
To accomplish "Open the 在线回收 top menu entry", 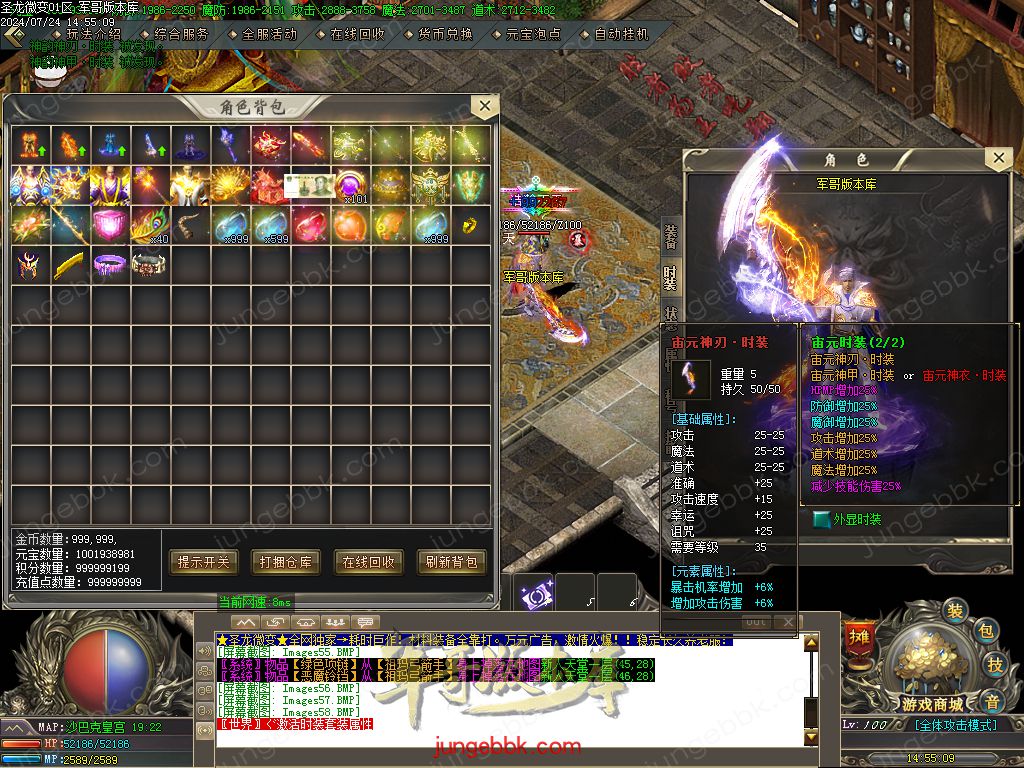I will pos(357,33).
